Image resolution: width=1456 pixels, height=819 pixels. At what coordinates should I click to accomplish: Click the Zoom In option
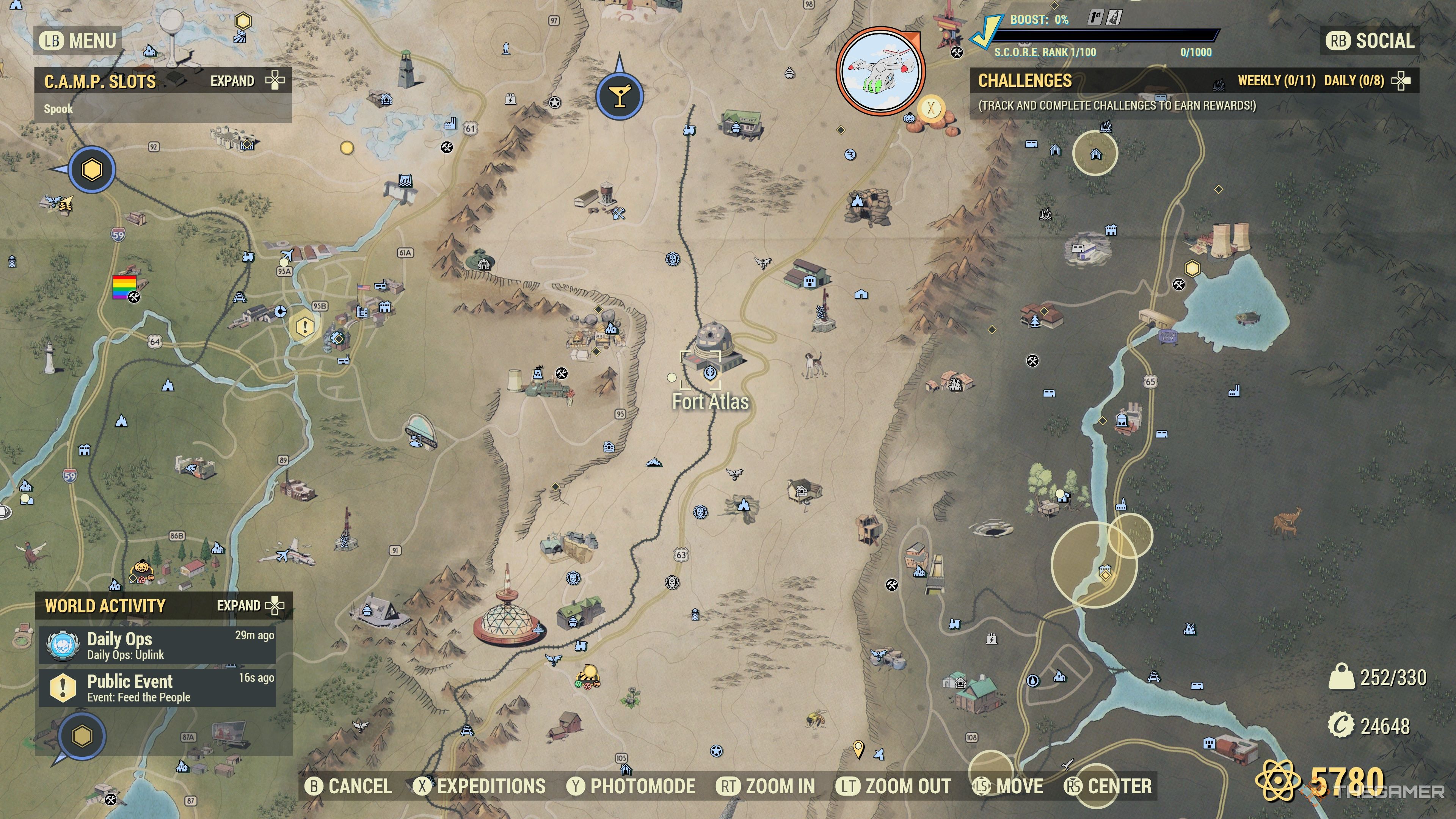point(766,786)
